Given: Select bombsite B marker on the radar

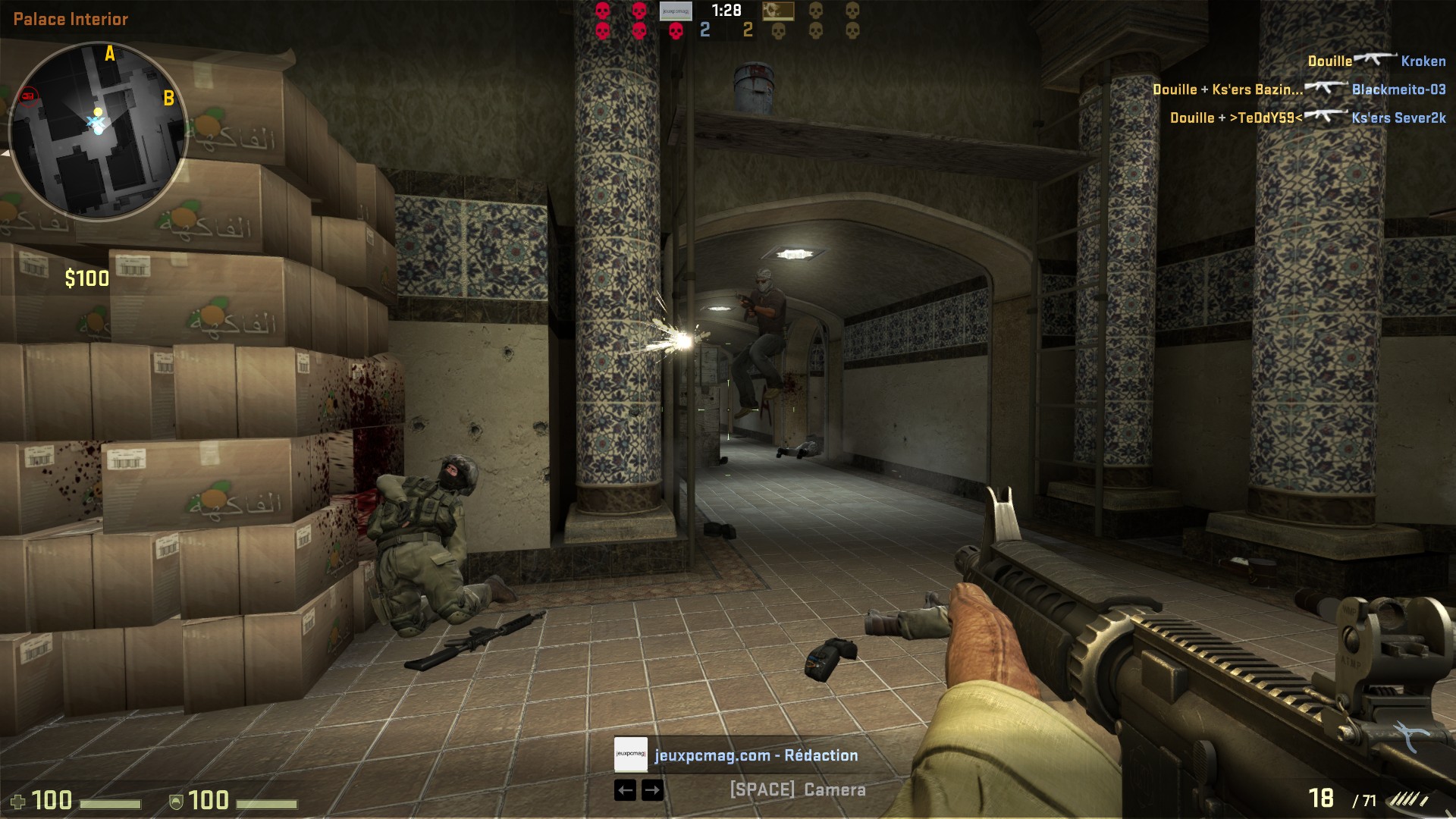Looking at the screenshot, I should 168,99.
